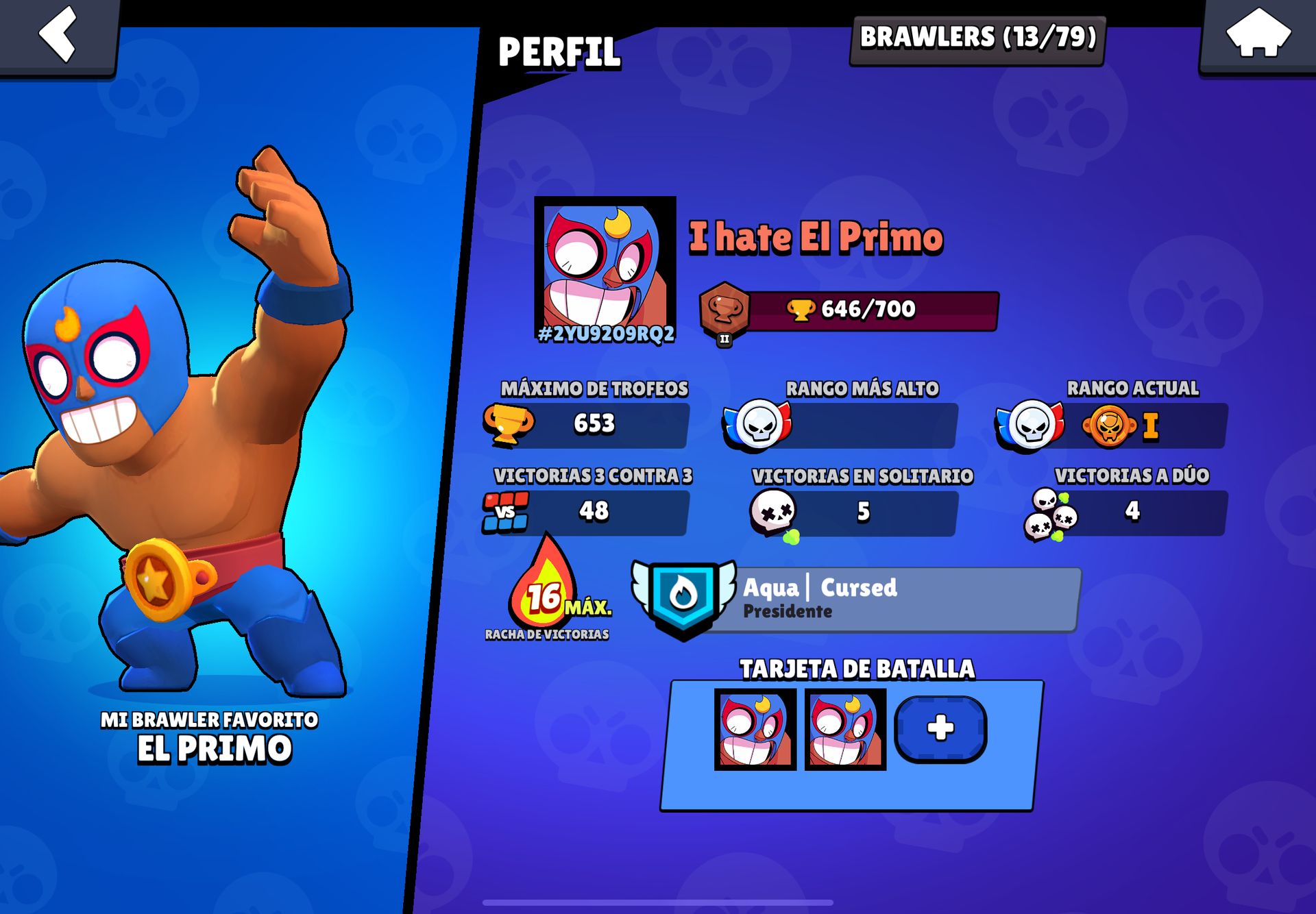
Task: Return to the home screen
Action: [1258, 34]
